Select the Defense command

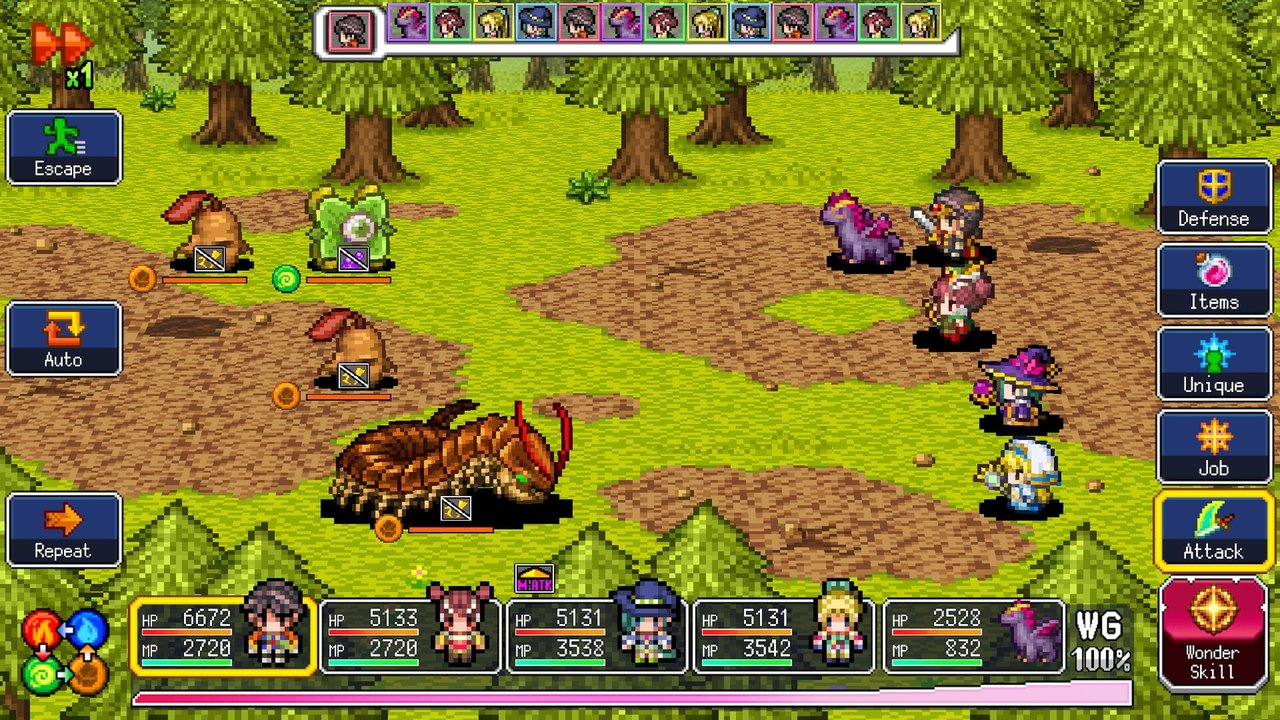1213,197
